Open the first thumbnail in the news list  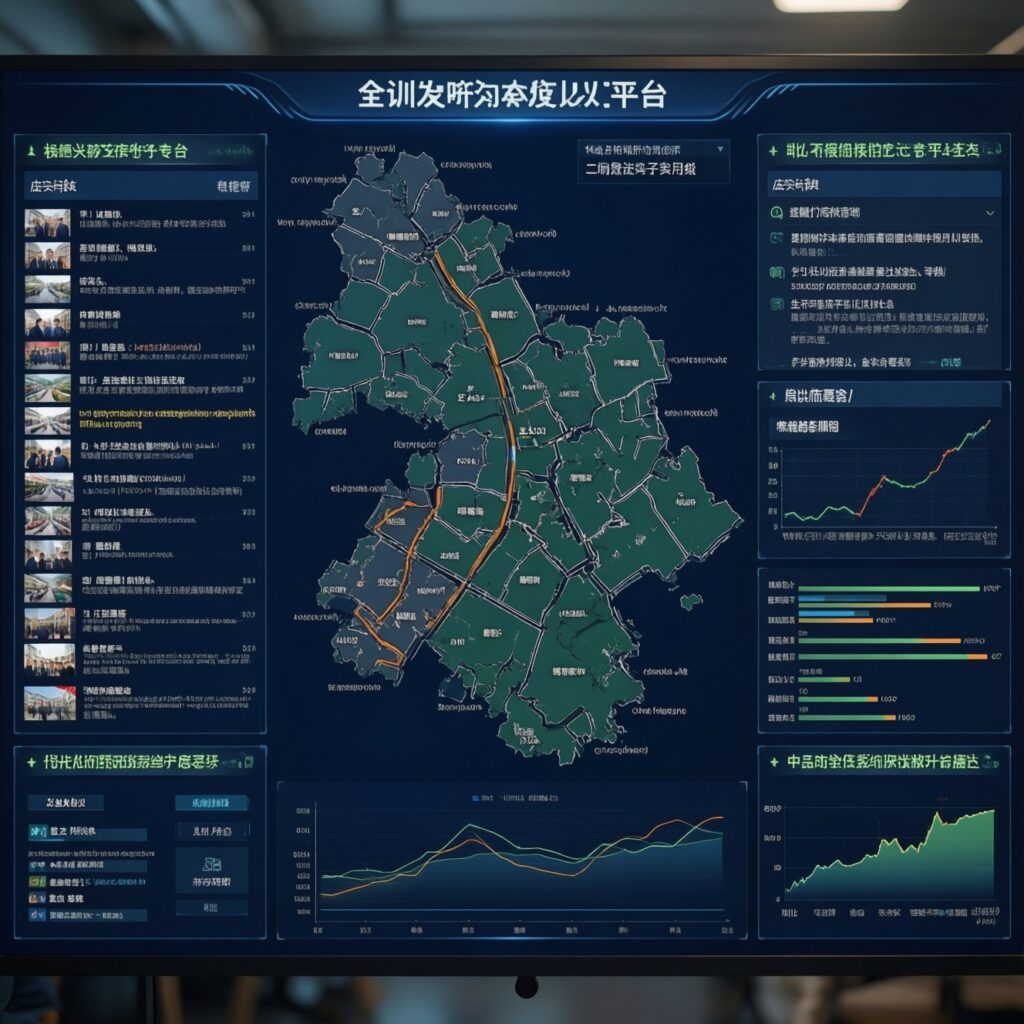pos(47,222)
